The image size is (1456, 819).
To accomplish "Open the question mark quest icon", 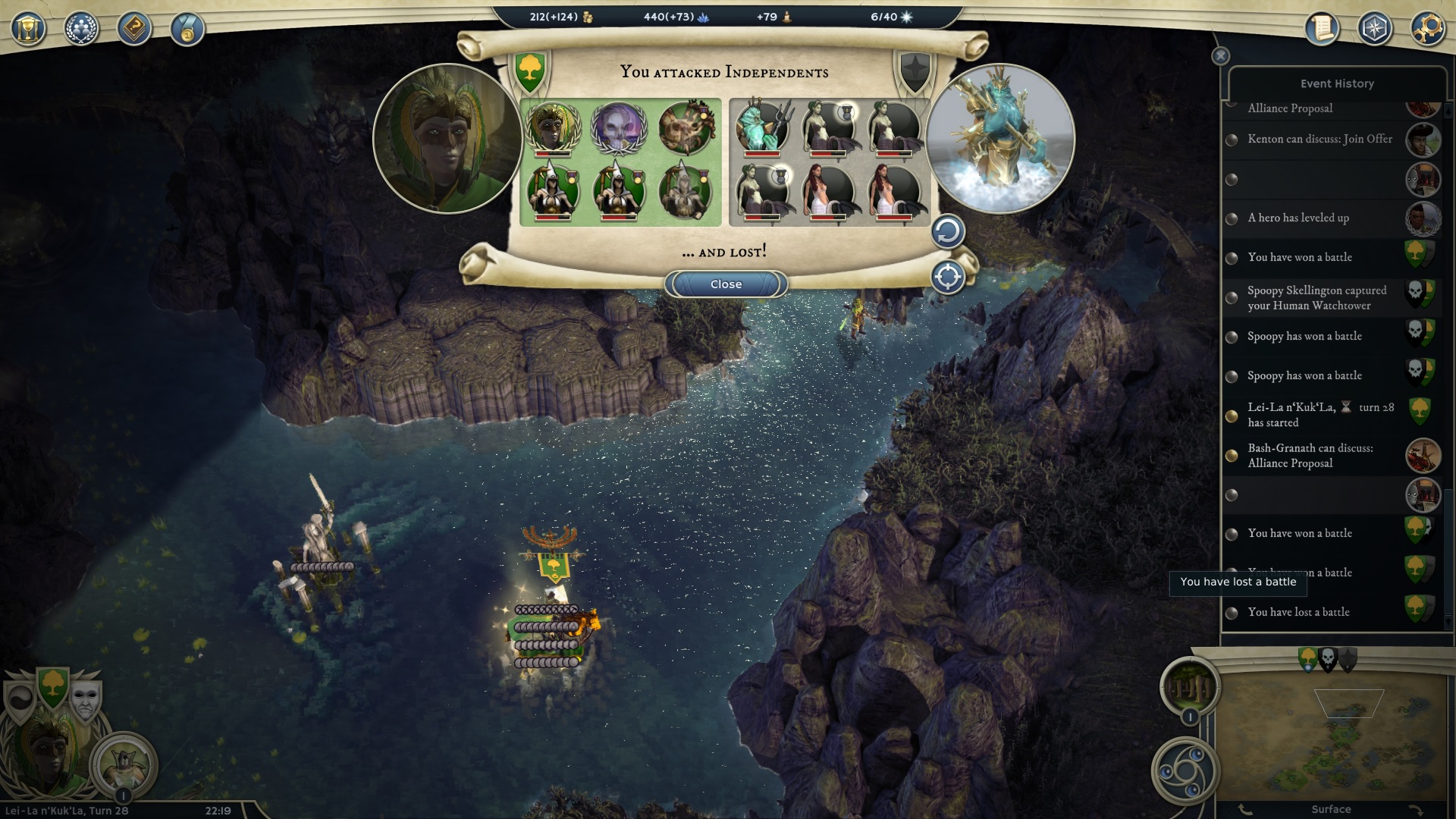I will coord(134,30).
